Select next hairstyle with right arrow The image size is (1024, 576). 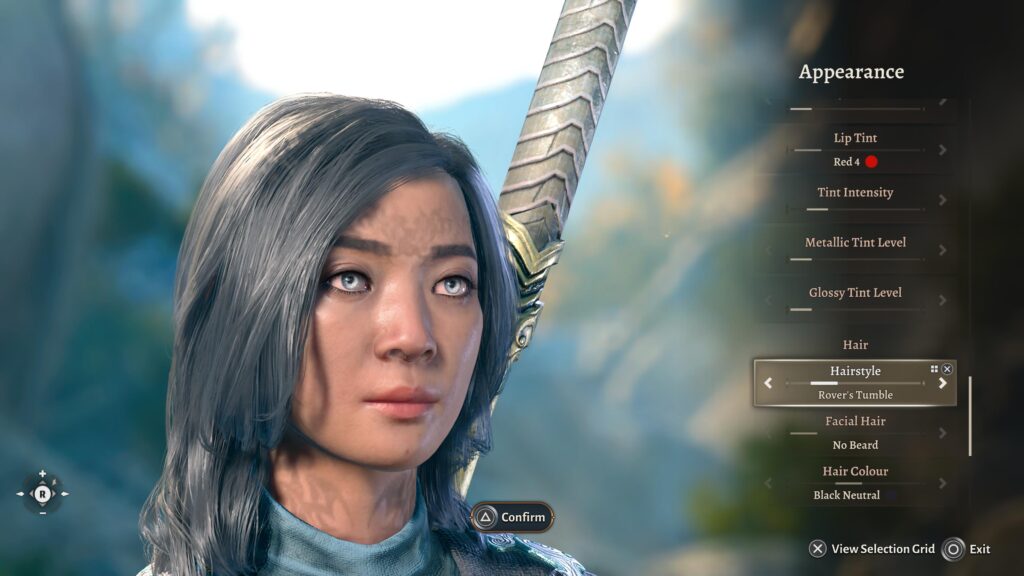942,383
